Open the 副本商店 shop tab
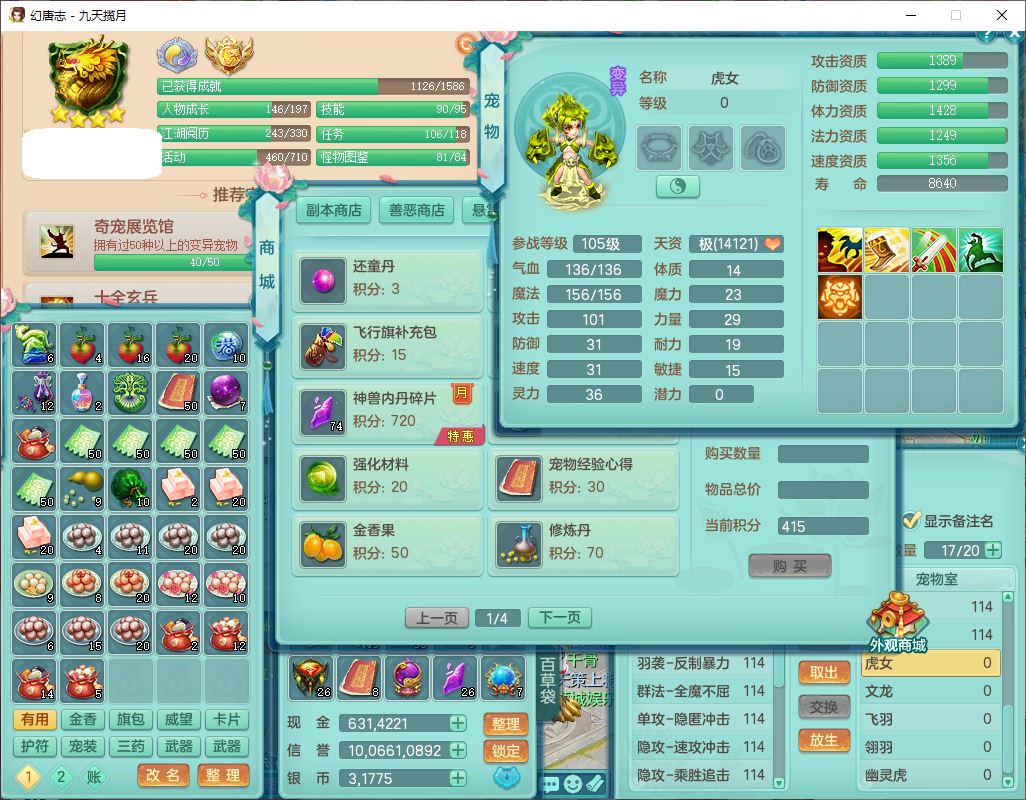The width and height of the screenshot is (1026, 800). 333,210
